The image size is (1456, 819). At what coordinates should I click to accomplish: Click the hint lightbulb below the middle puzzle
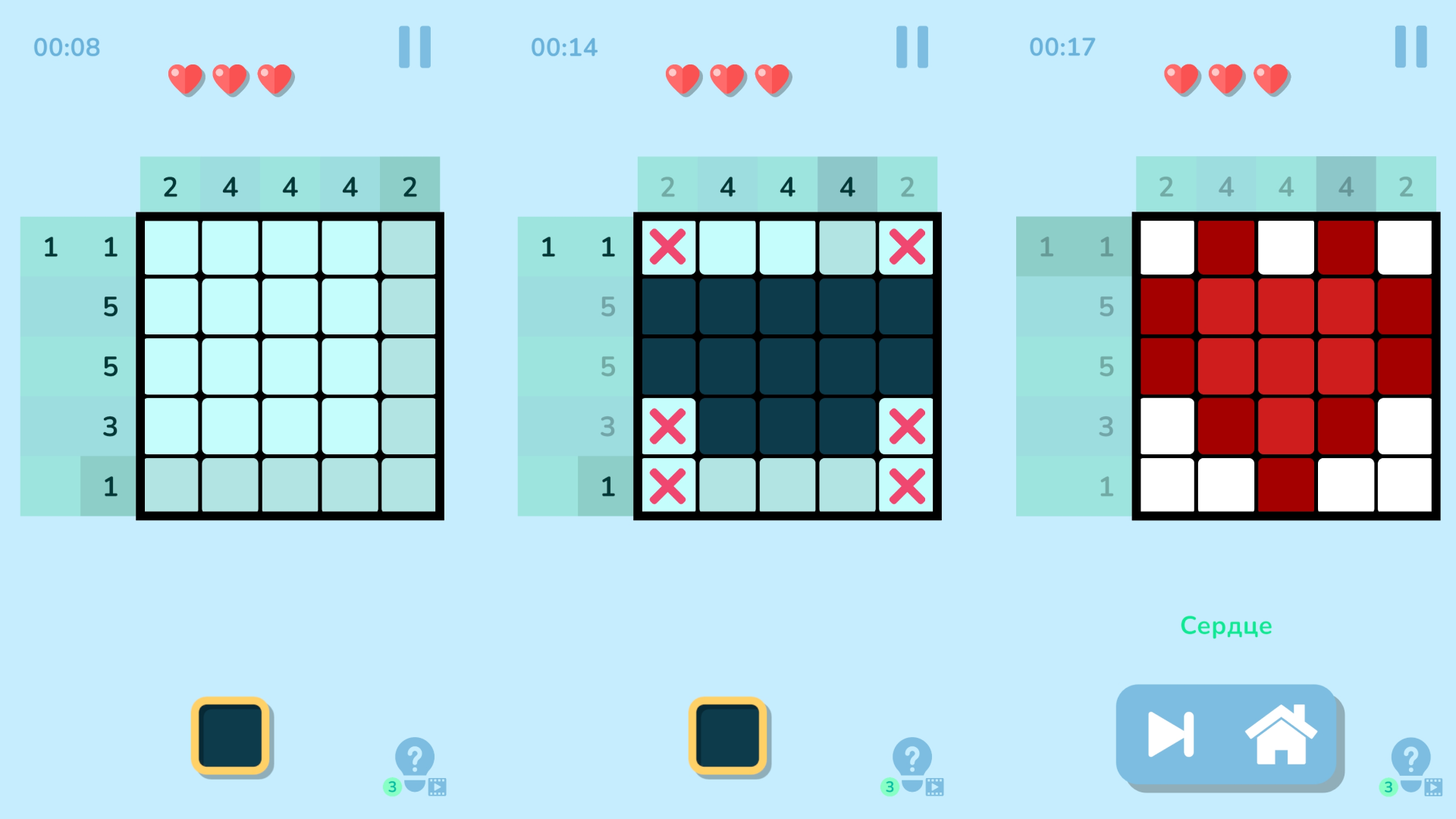(x=912, y=756)
